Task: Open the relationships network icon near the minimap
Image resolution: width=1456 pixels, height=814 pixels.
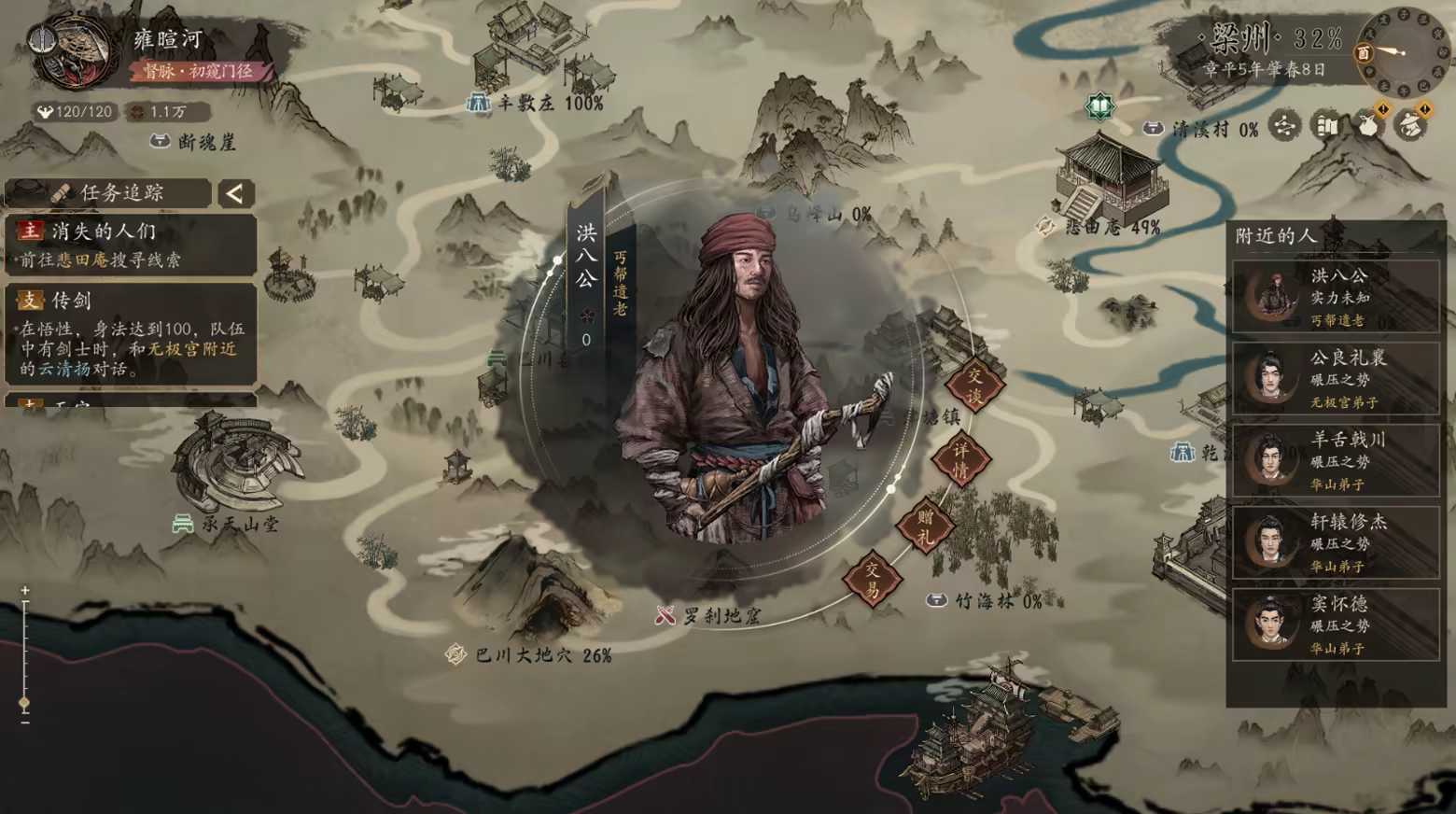Action: (1284, 126)
